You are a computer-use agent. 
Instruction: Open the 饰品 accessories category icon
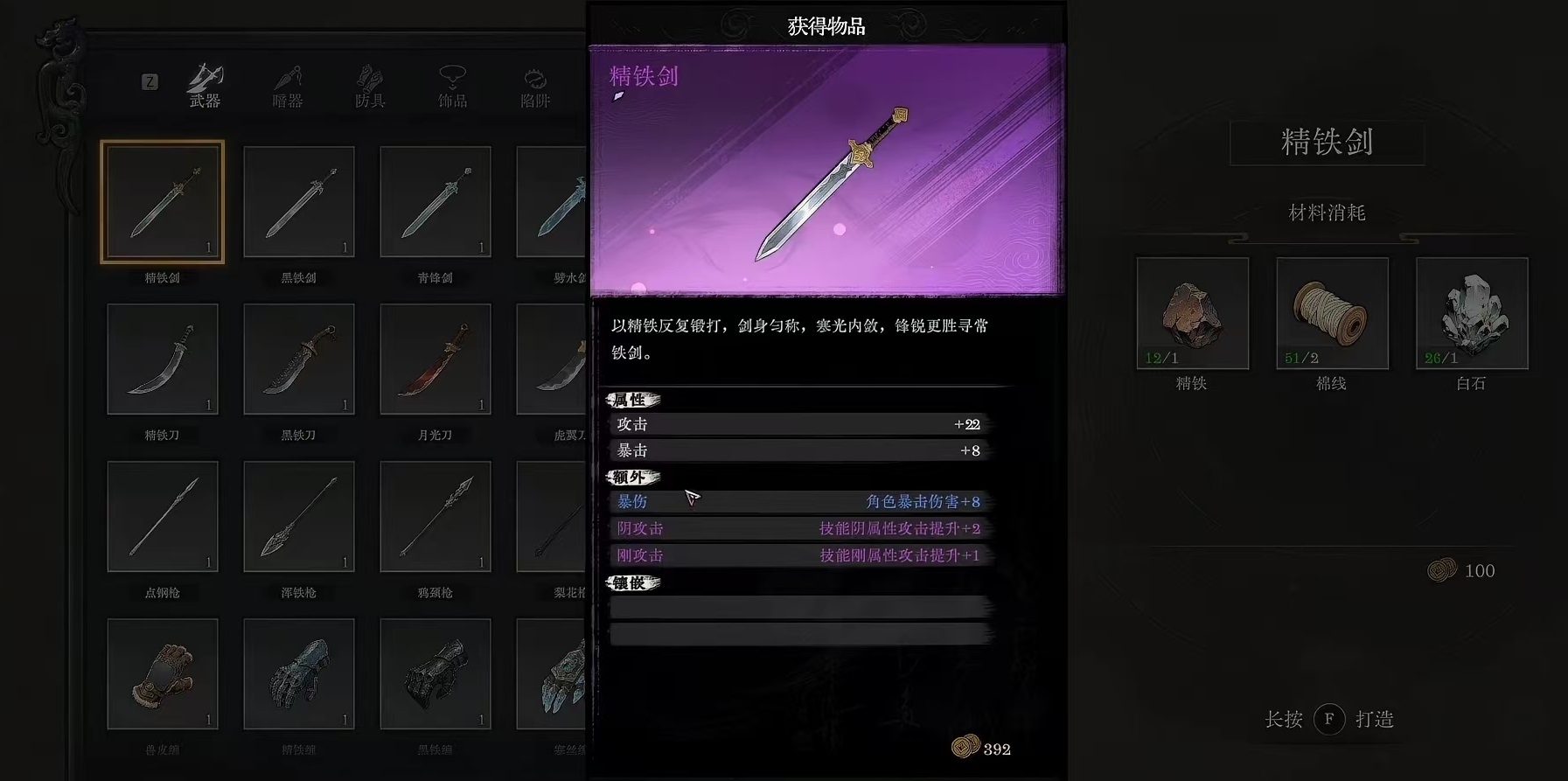coord(450,83)
